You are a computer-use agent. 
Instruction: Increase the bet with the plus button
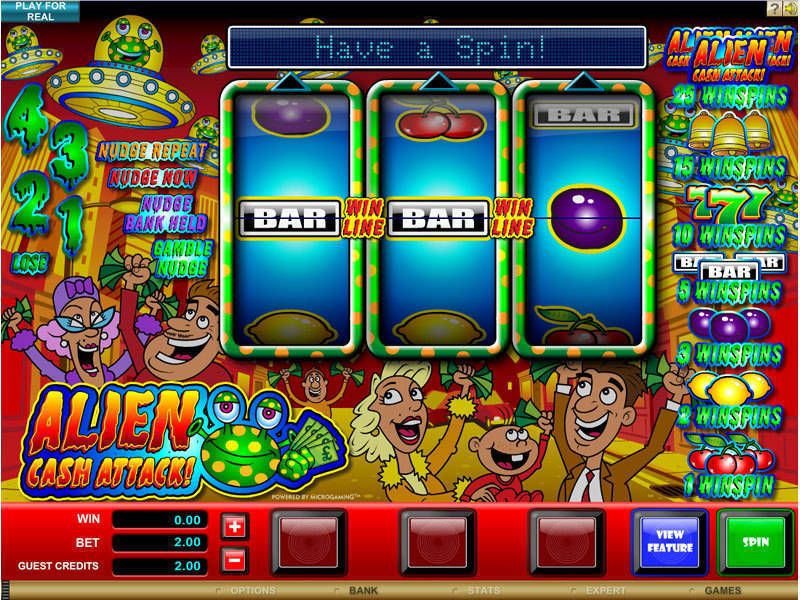(235, 526)
